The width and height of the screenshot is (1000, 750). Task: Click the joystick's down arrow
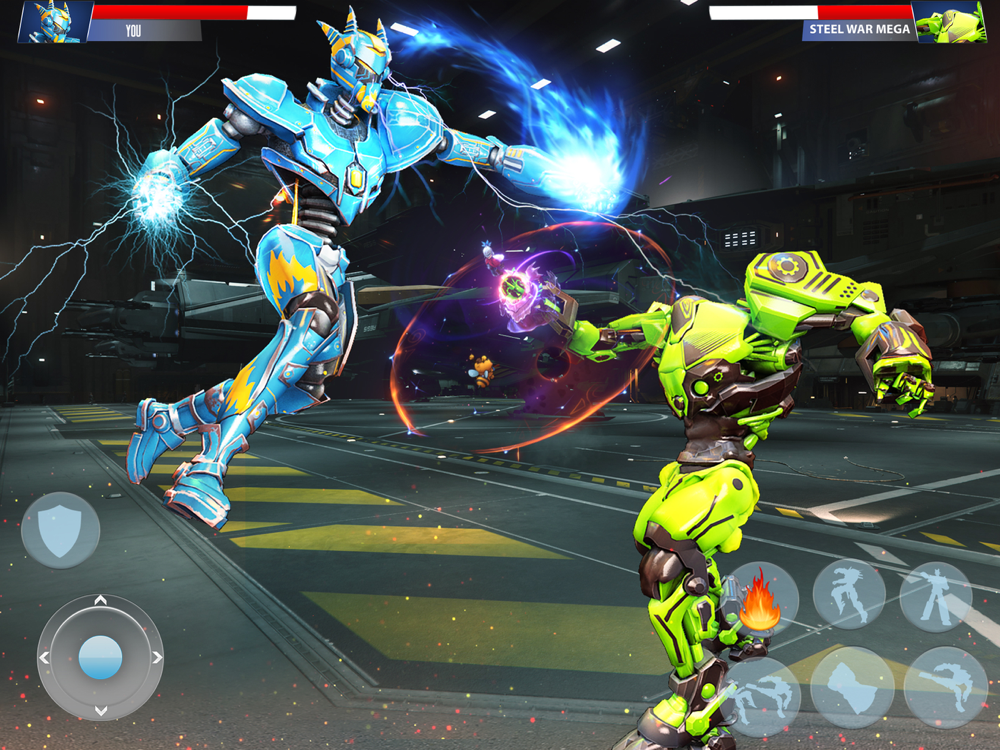coord(100,711)
